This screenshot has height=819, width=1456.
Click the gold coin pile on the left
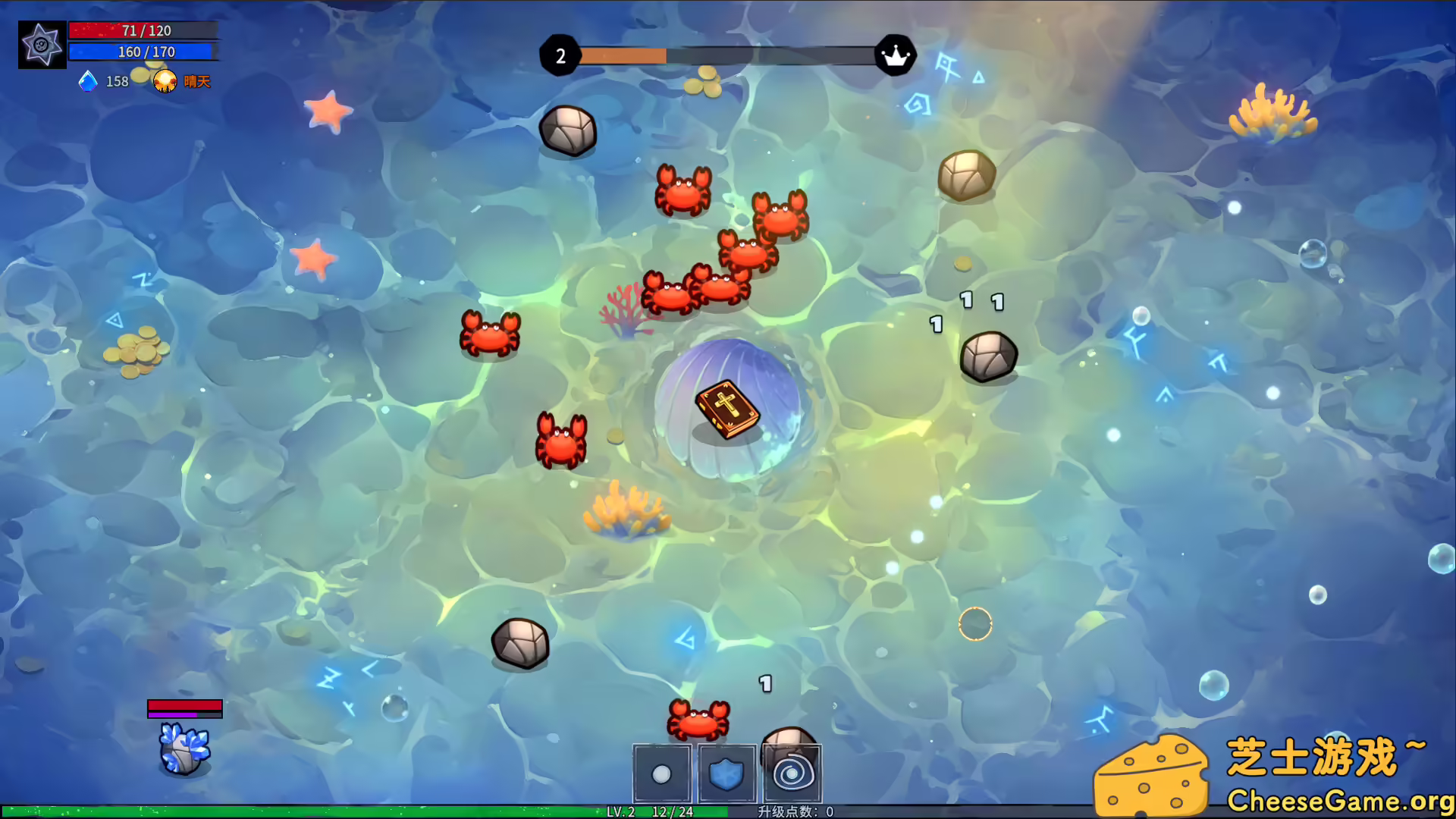[x=135, y=350]
